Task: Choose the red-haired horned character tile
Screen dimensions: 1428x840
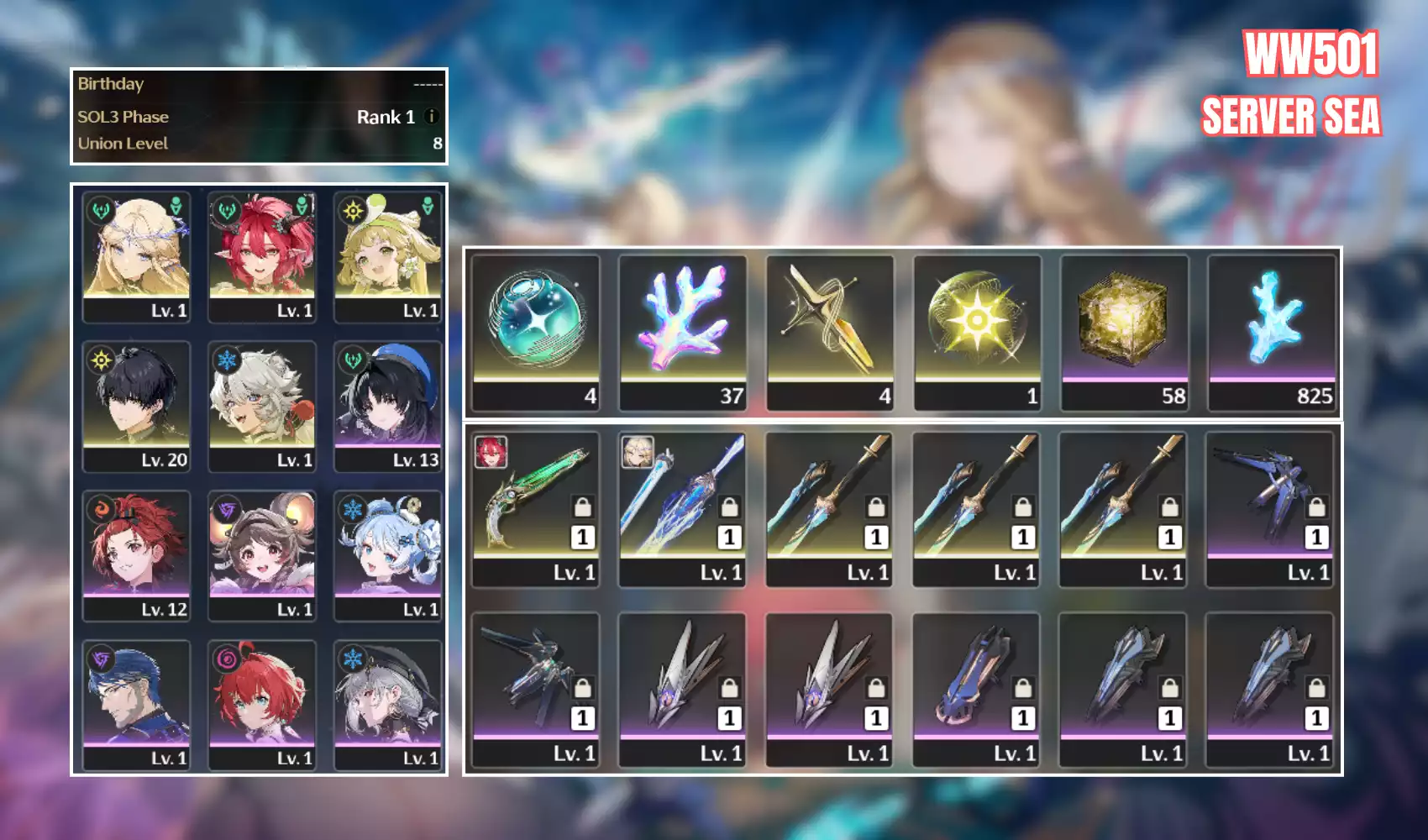Action: click(x=262, y=255)
